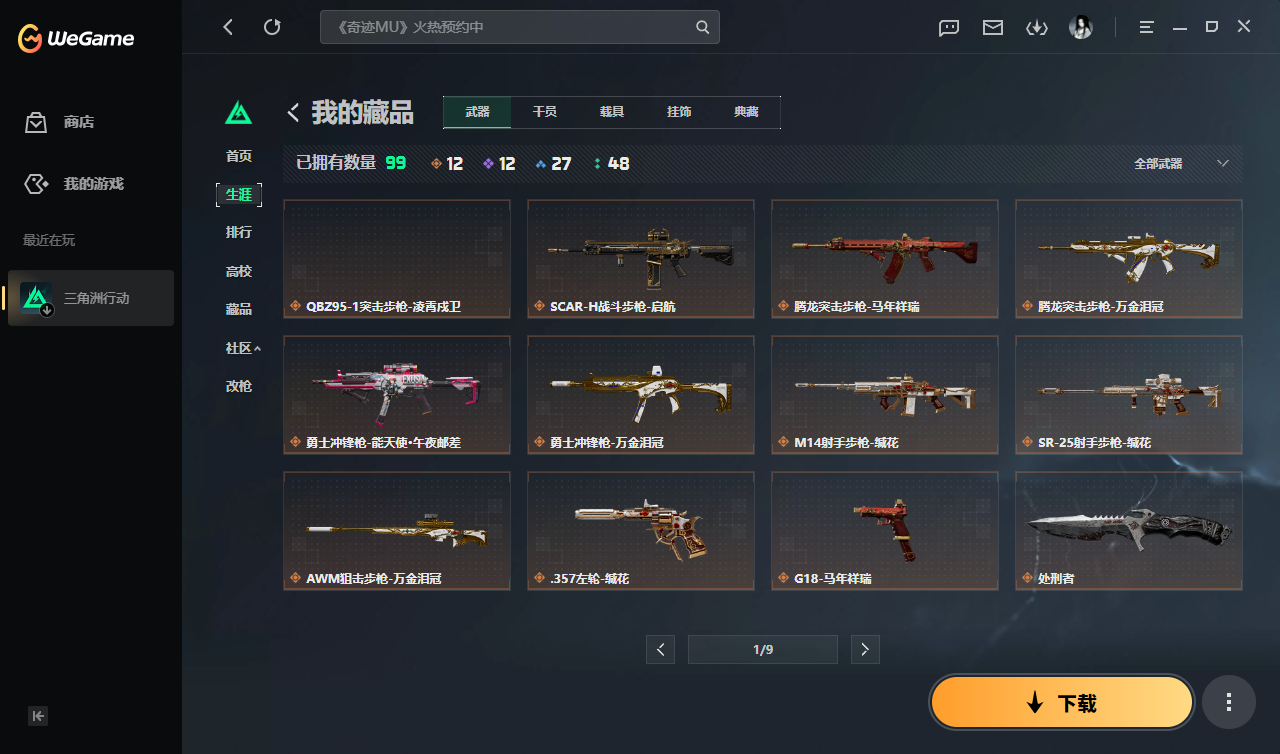Open the three-dot options next to 下载
The image size is (1280, 754).
[1229, 701]
